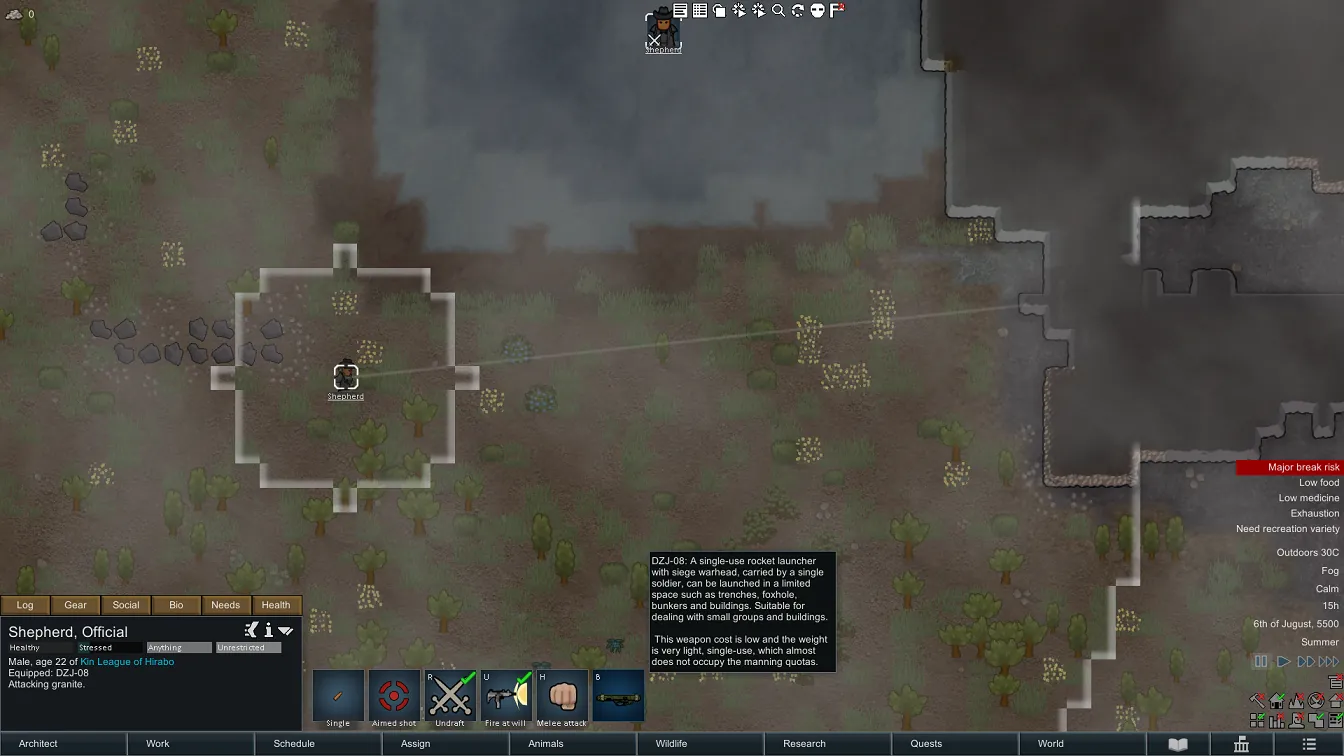This screenshot has width=1344, height=756.
Task: Open the Work tab
Action: coord(158,744)
